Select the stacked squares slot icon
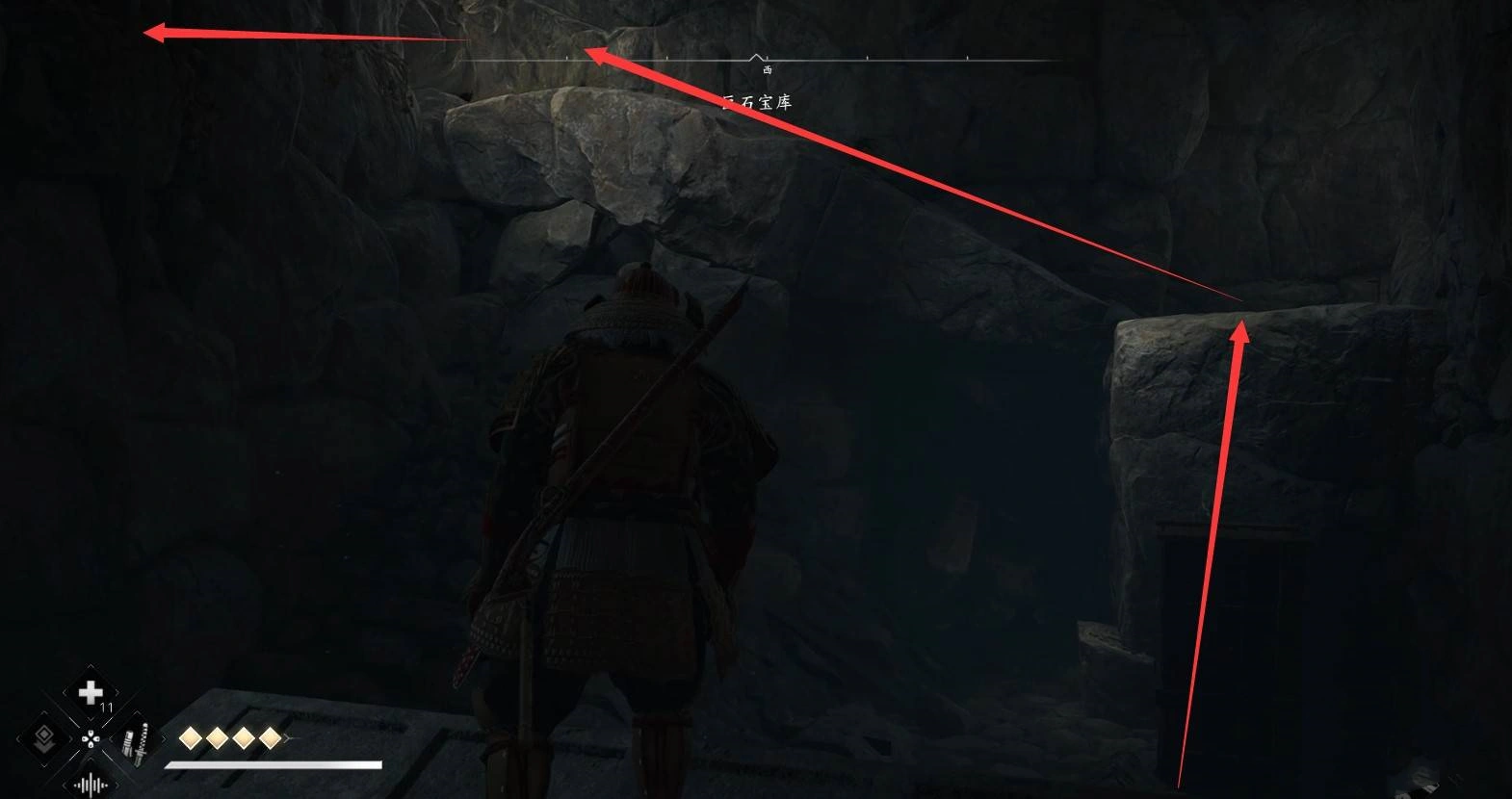 (44, 739)
